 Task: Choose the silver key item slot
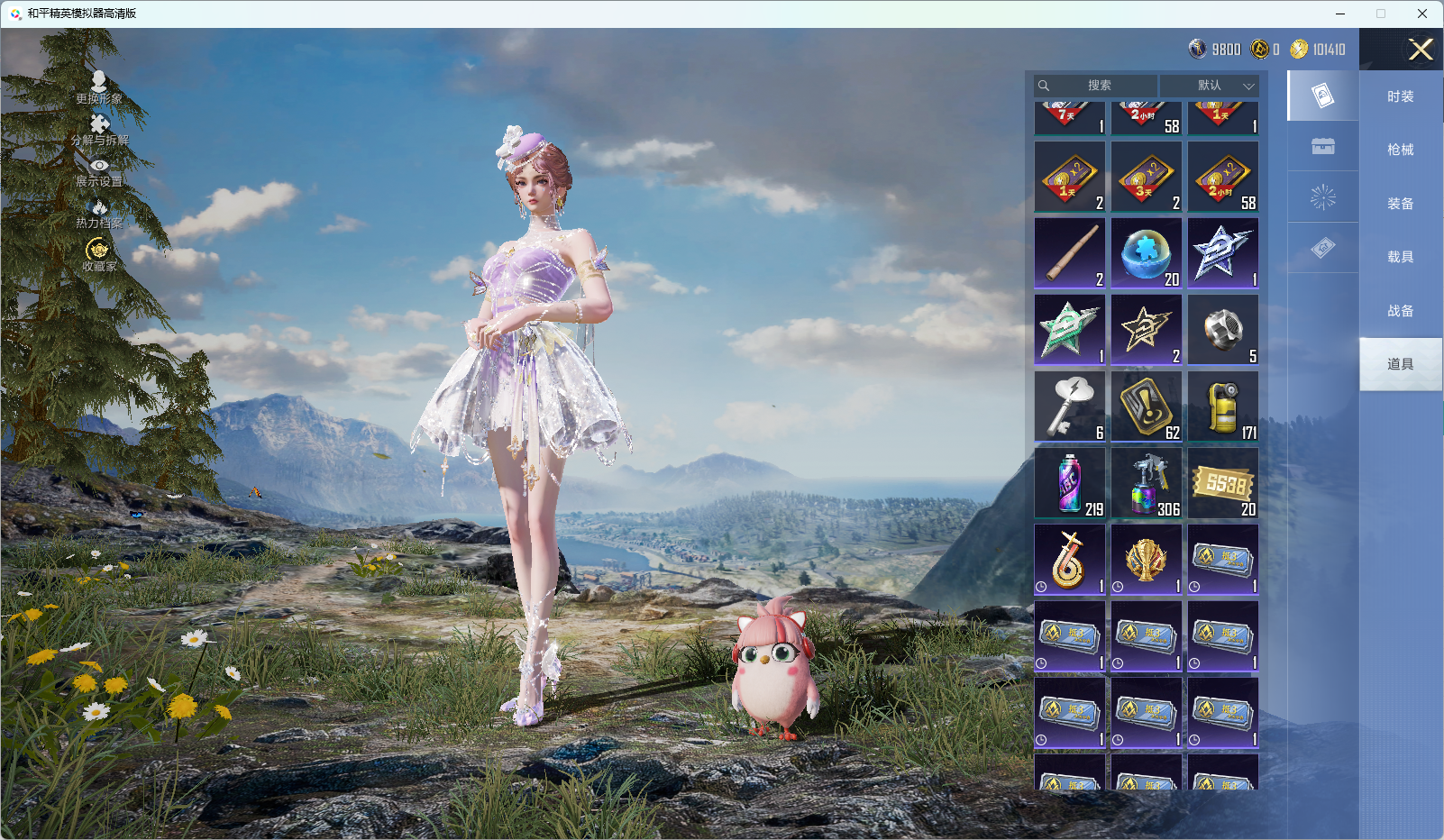pyautogui.click(x=1070, y=406)
